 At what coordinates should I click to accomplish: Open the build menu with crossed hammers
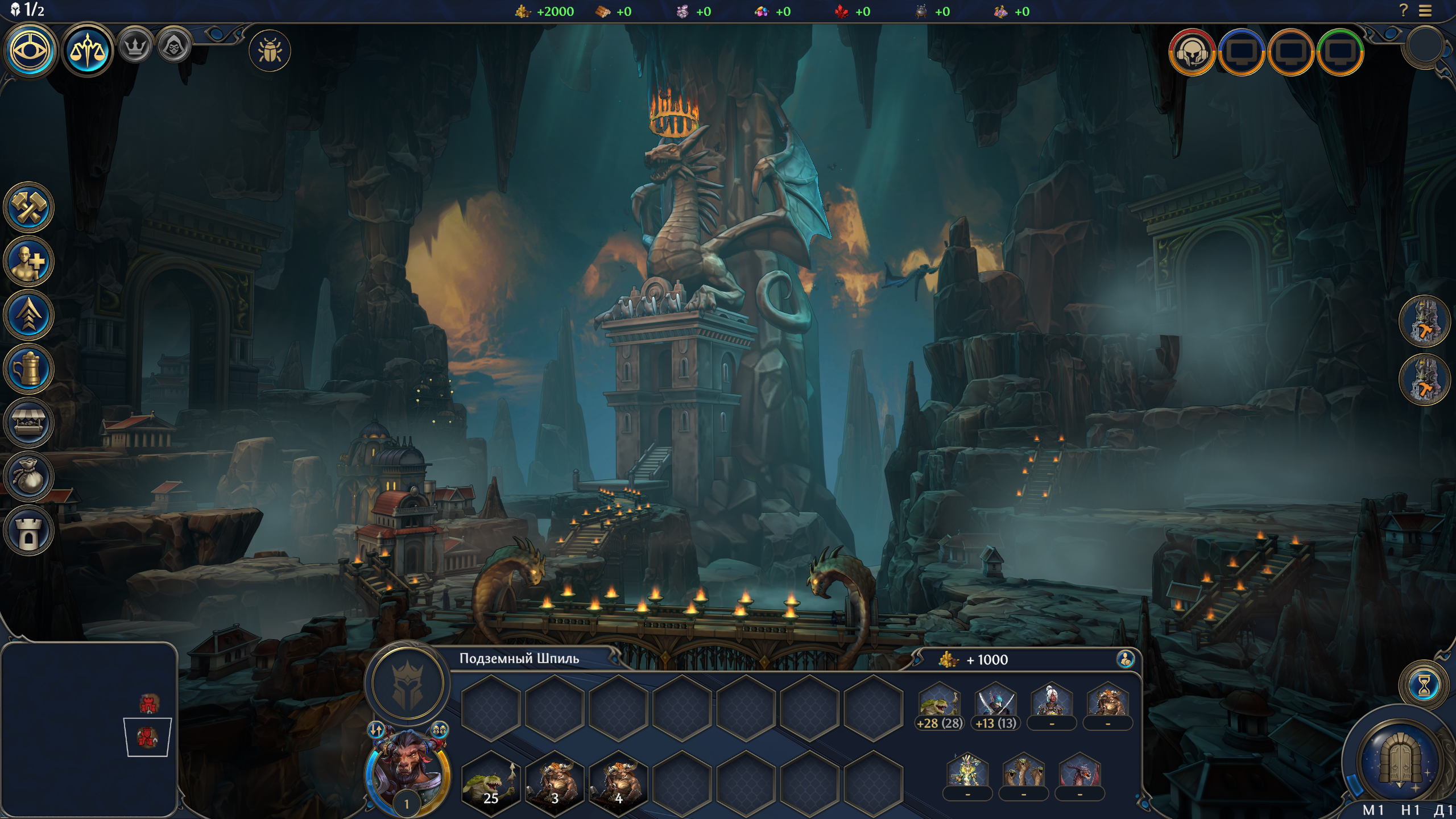(28, 207)
